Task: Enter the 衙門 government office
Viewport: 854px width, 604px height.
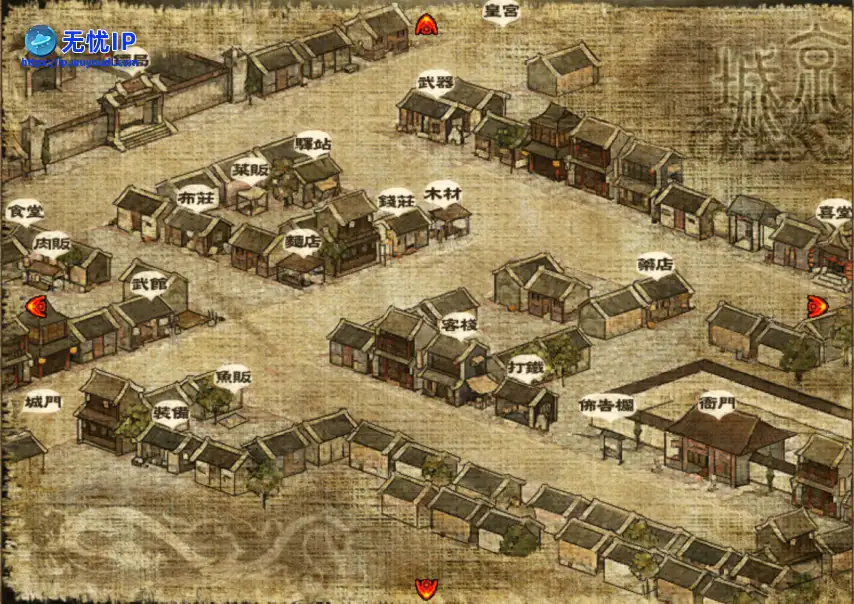Action: (x=716, y=404)
